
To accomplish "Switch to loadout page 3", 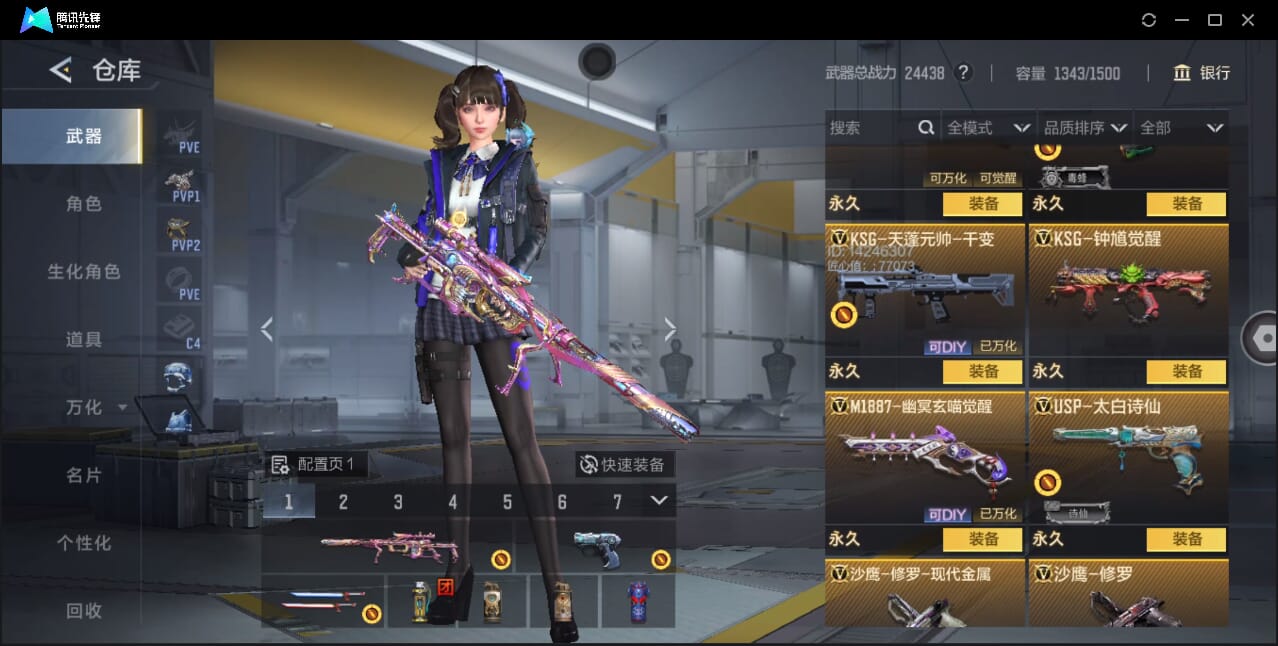I will [398, 502].
